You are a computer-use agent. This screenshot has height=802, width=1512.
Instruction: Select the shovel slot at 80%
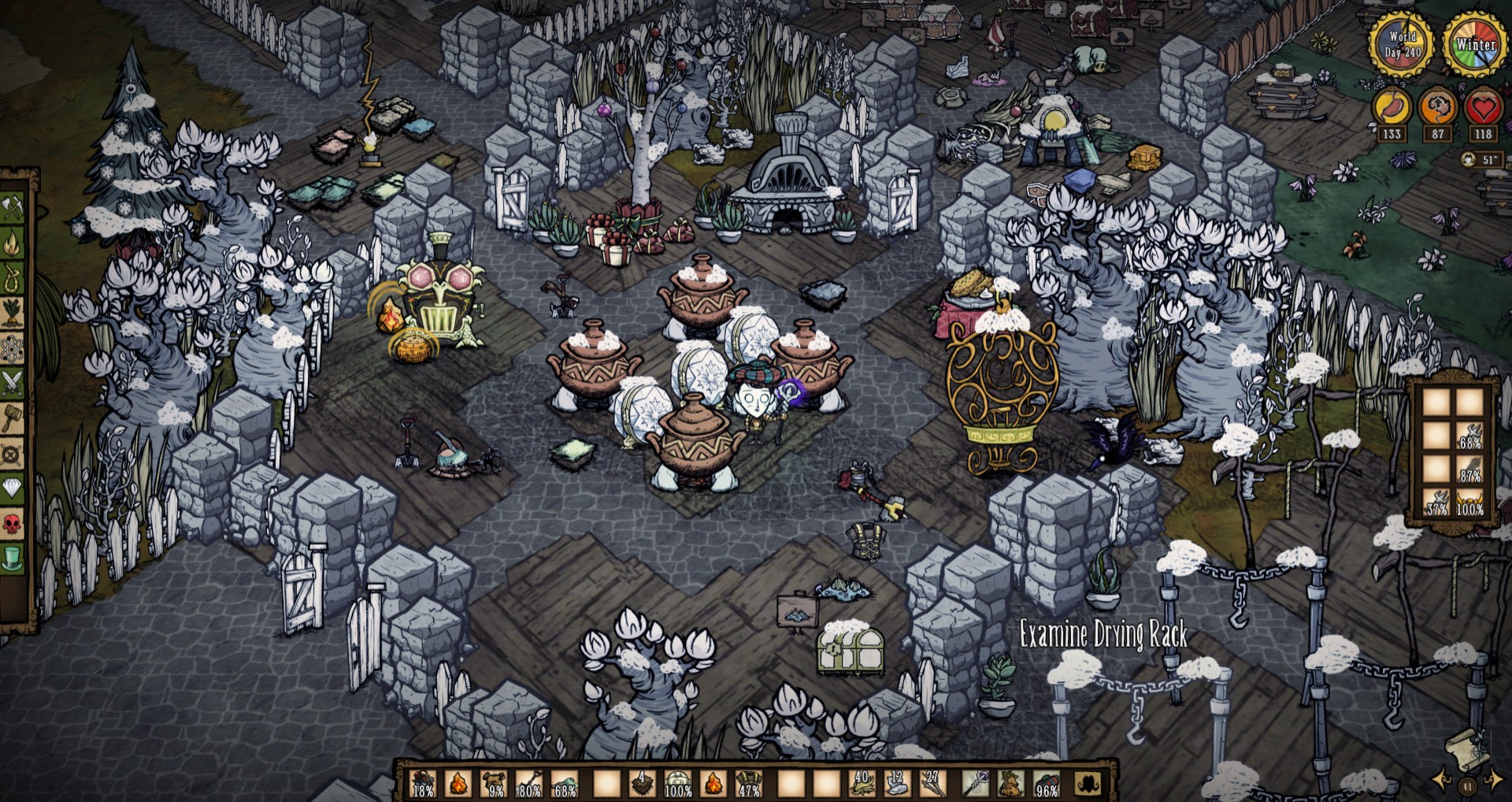(x=529, y=783)
